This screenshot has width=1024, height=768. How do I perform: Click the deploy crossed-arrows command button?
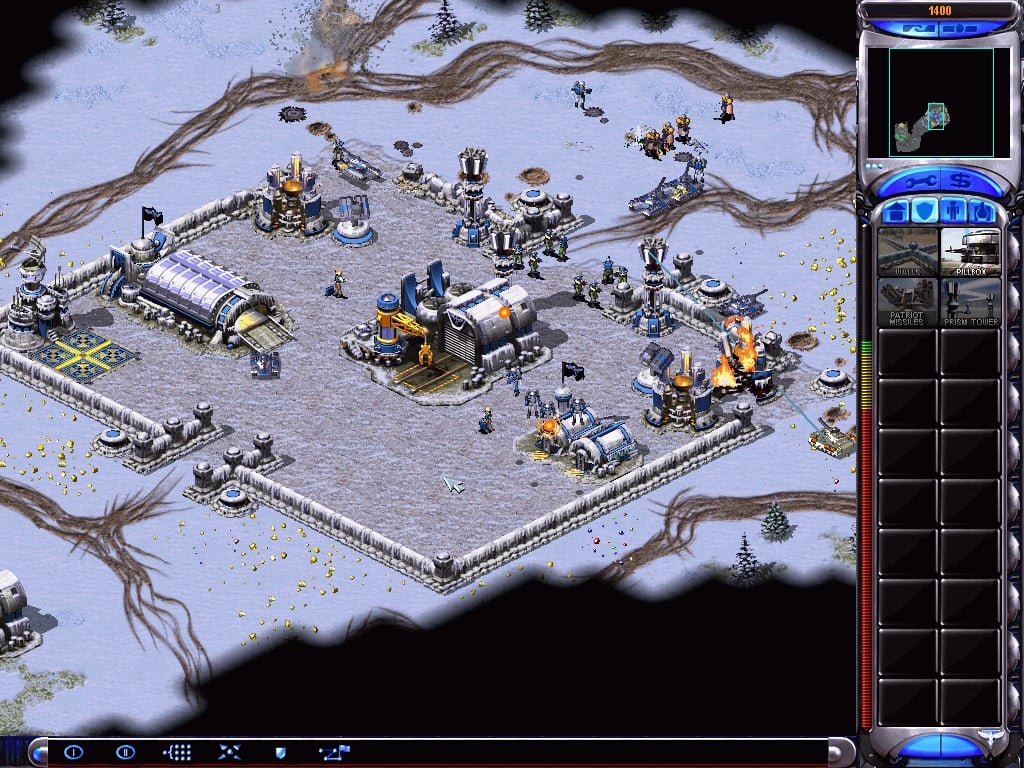(x=229, y=752)
